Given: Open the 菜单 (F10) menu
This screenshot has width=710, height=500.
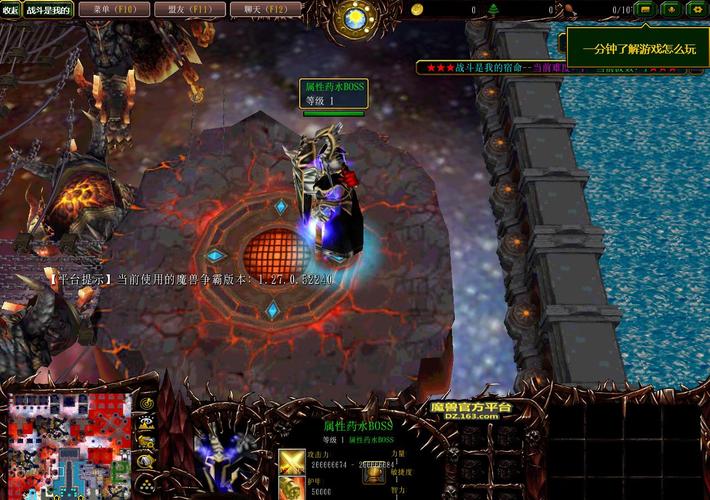Looking at the screenshot, I should point(106,10).
